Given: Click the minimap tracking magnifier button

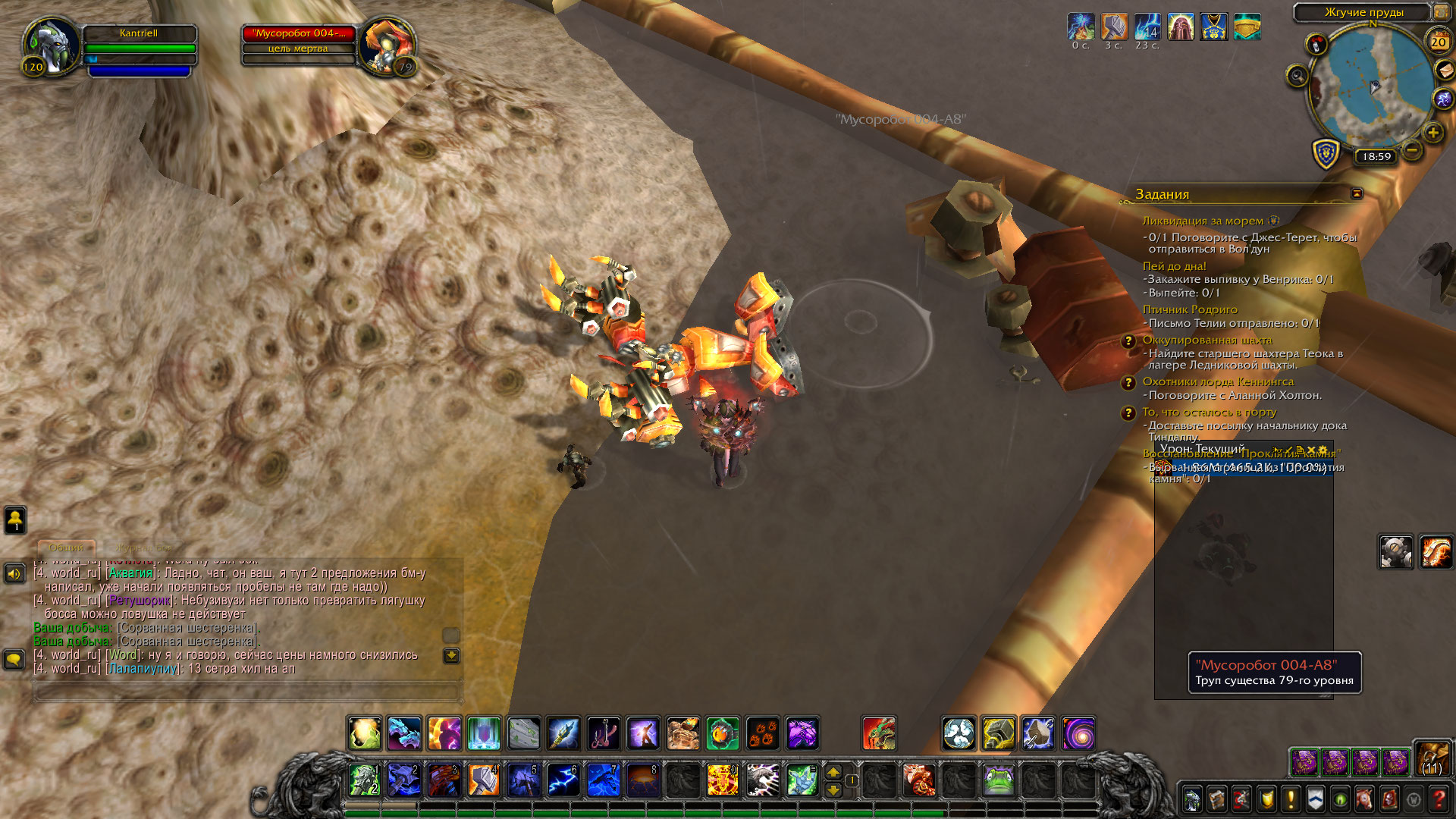Looking at the screenshot, I should click(x=1298, y=76).
